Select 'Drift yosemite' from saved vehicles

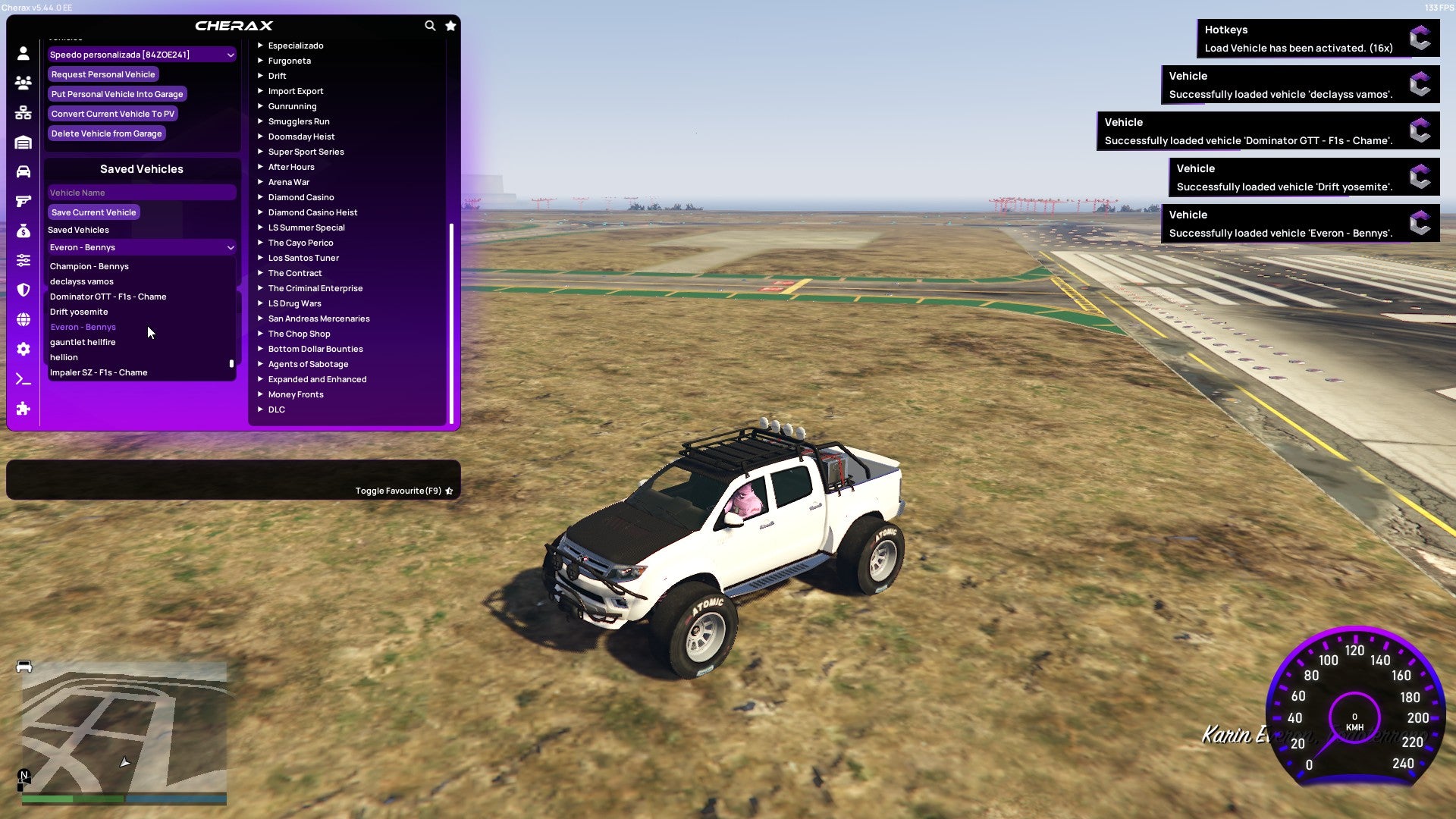click(80, 312)
